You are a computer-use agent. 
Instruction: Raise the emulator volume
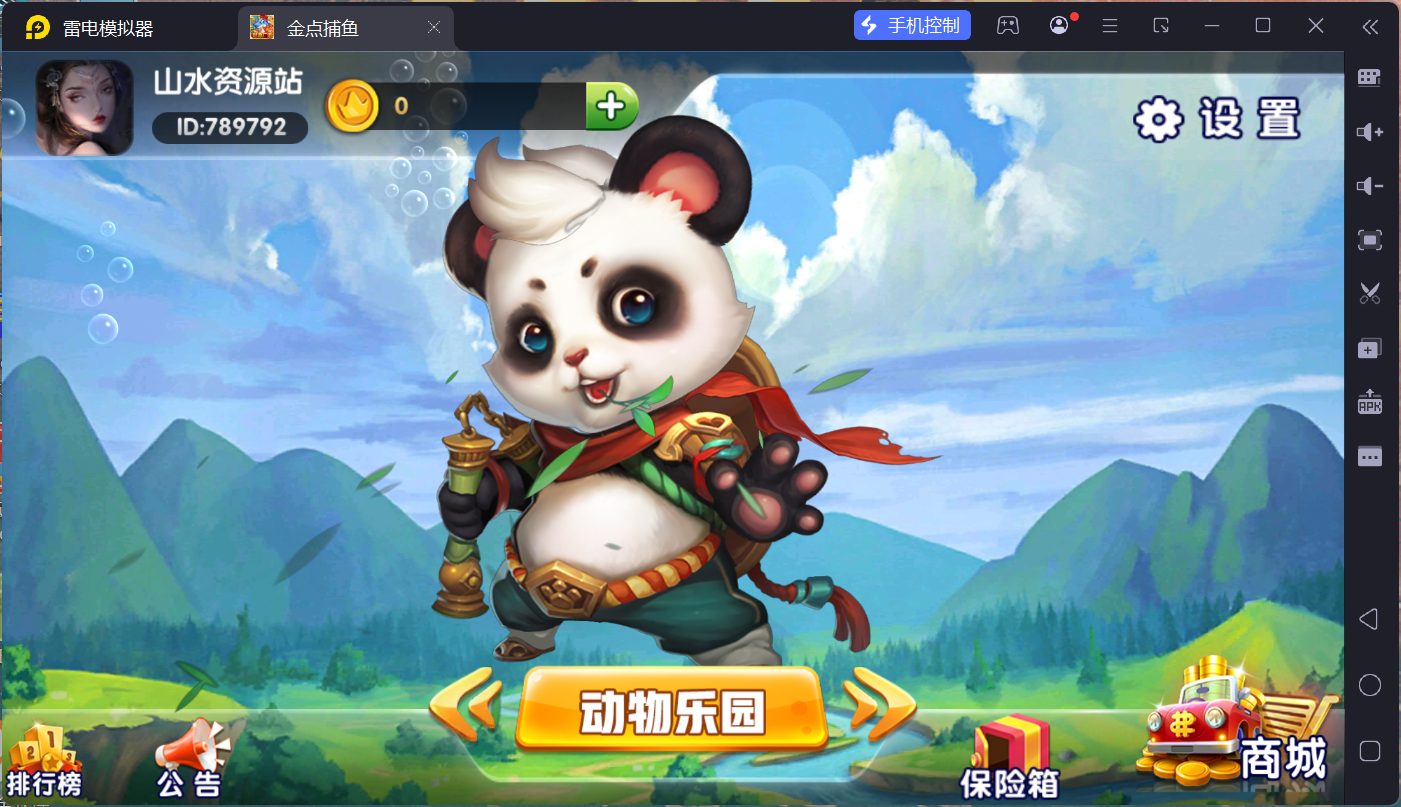pos(1369,131)
